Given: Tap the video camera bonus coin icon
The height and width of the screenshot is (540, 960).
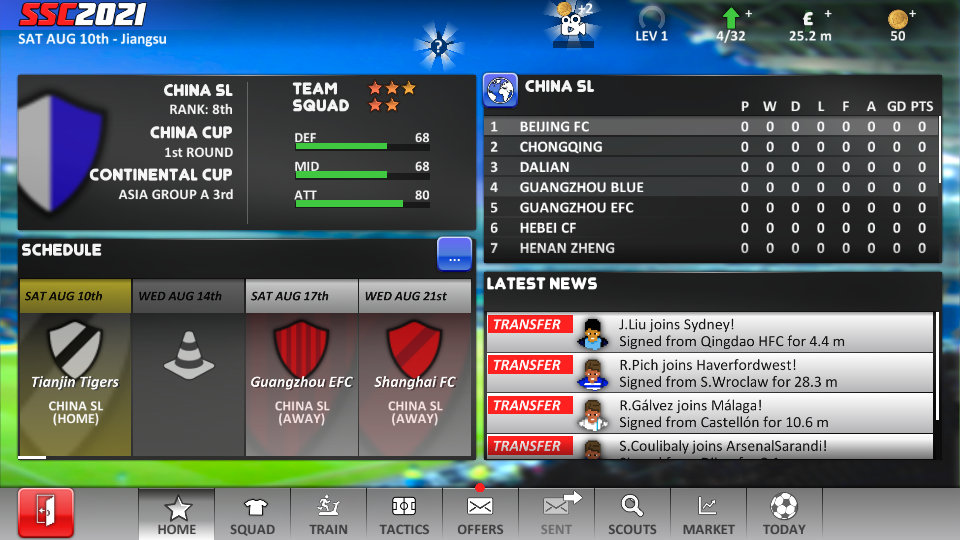Looking at the screenshot, I should pos(572,24).
